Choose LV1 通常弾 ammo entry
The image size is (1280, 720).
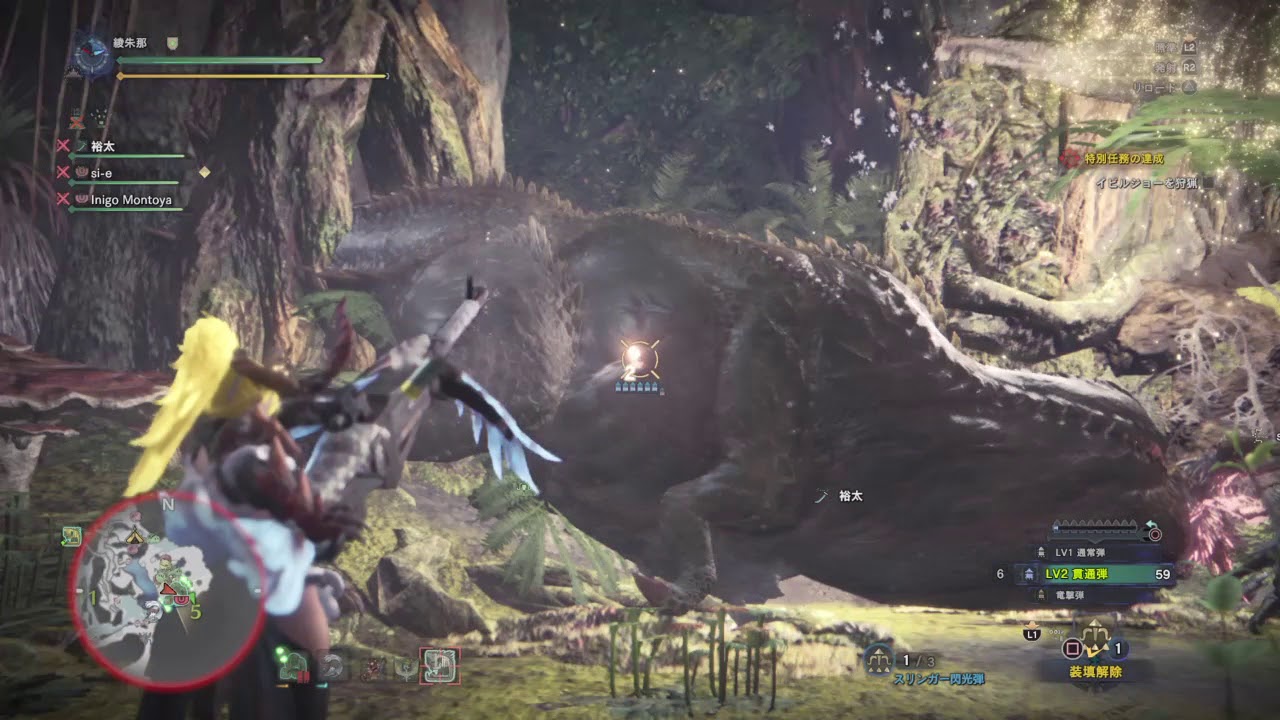(x=1080, y=552)
